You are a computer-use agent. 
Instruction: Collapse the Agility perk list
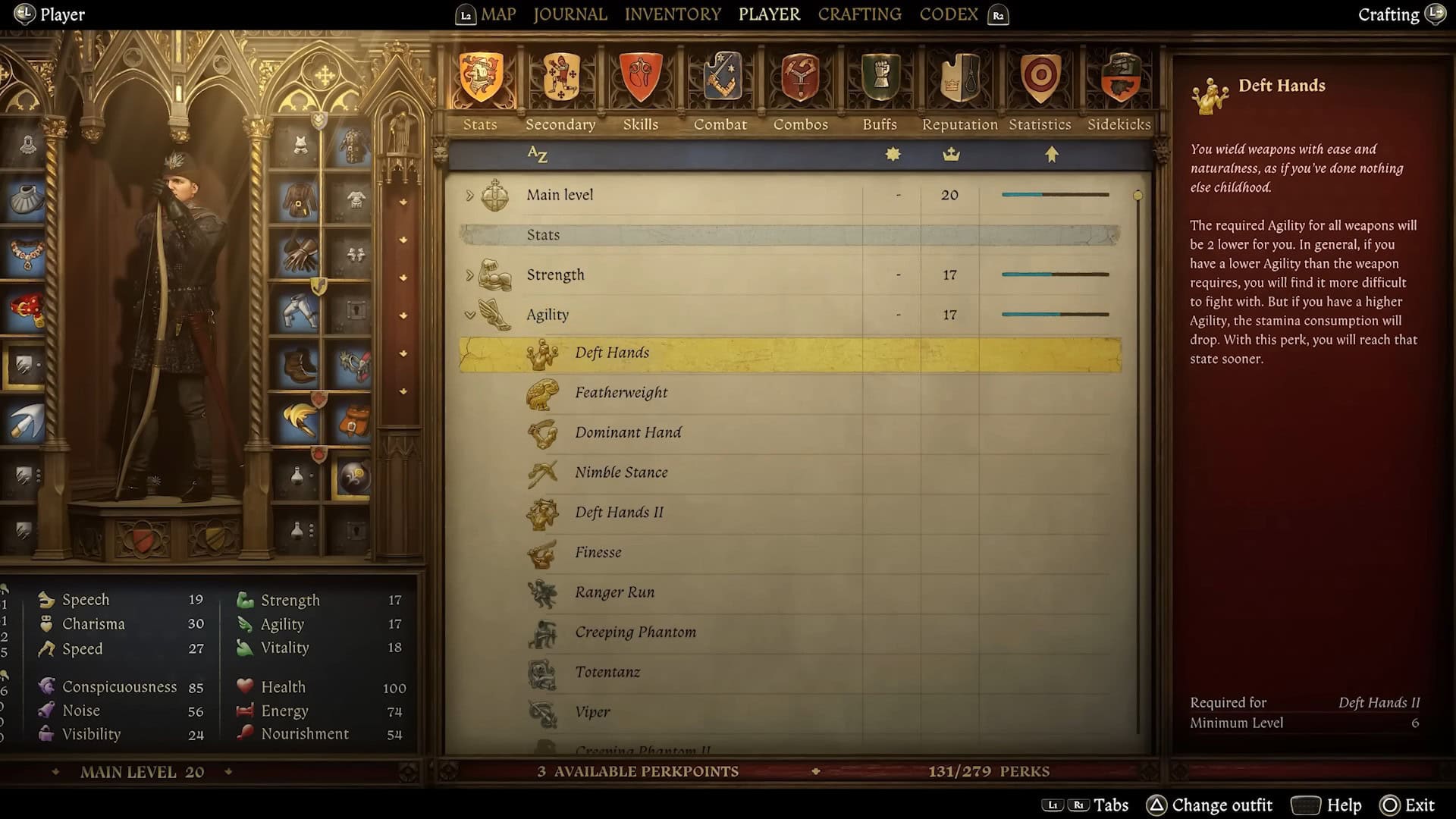(x=471, y=314)
